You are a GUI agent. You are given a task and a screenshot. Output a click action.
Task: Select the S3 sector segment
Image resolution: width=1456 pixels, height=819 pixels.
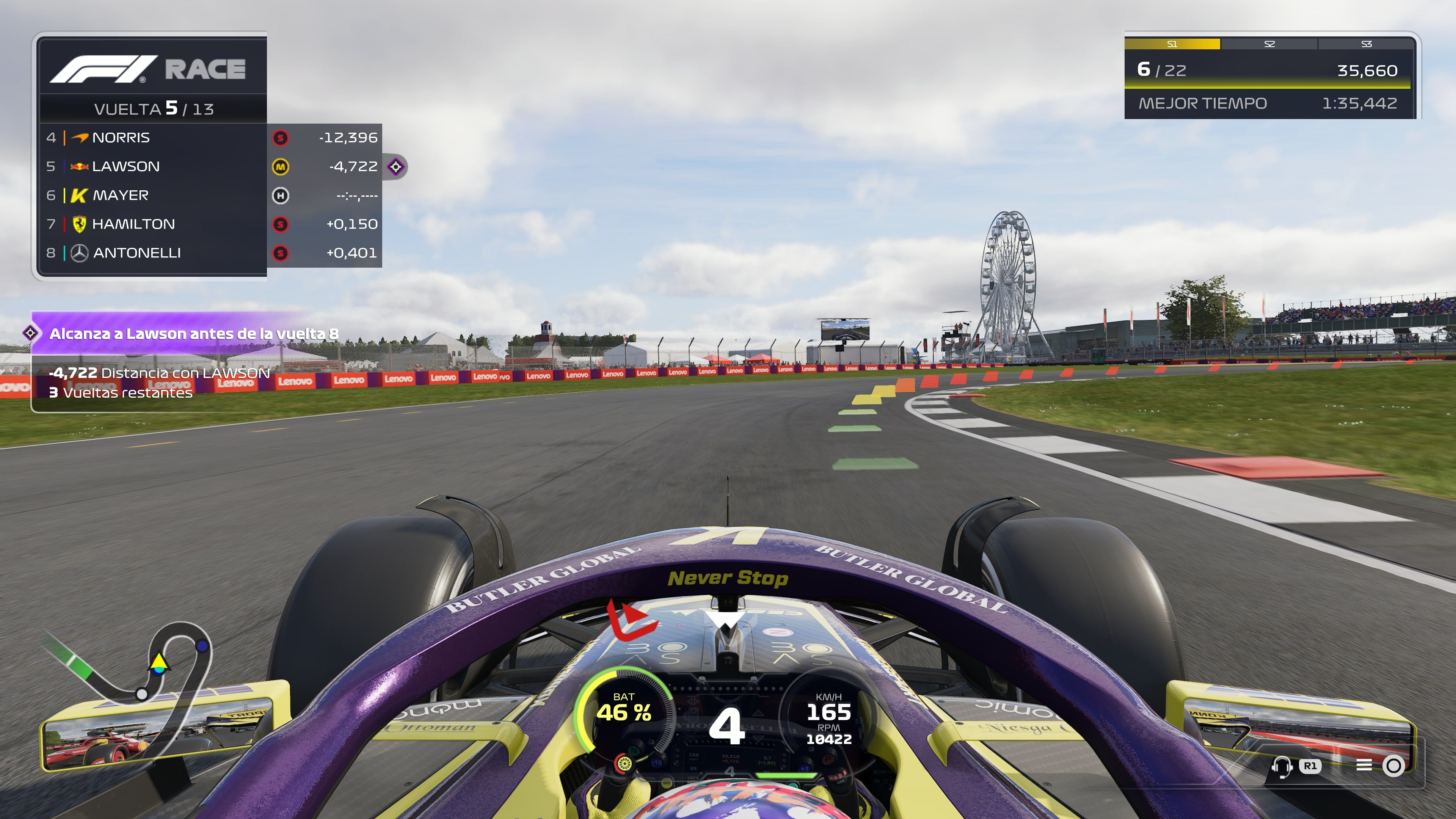tap(1366, 44)
